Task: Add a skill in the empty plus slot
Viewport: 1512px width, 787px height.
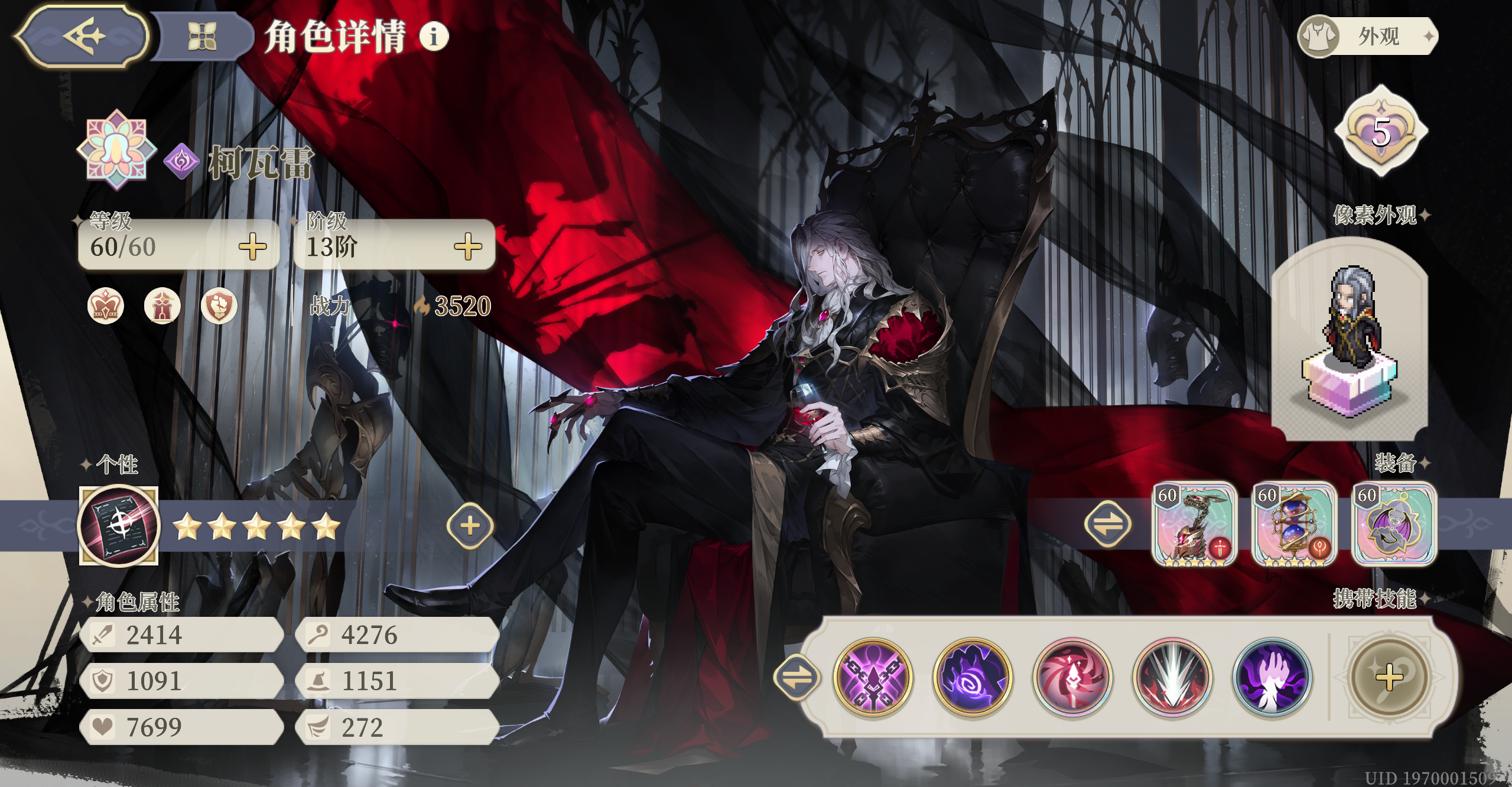Action: pos(1389,677)
